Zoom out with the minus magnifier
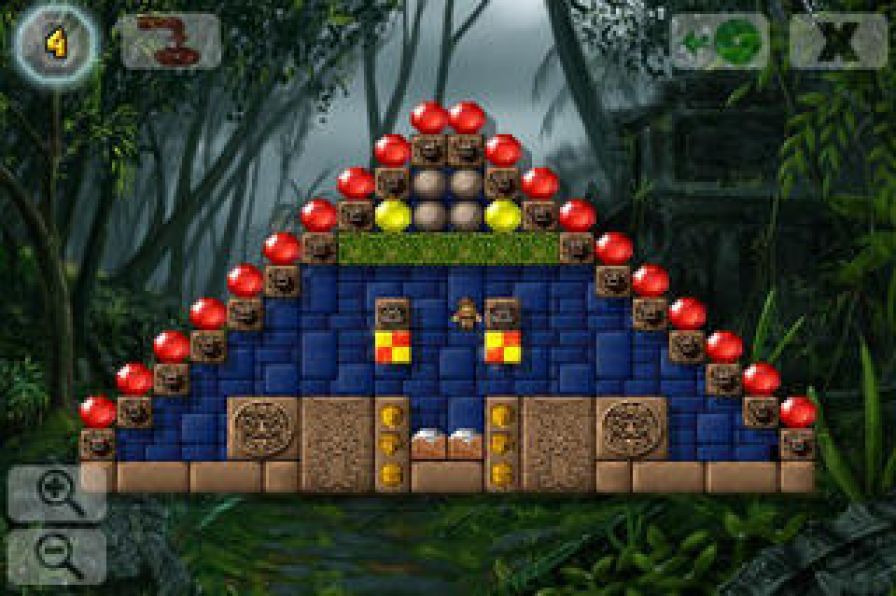896x596 pixels. tap(56, 556)
